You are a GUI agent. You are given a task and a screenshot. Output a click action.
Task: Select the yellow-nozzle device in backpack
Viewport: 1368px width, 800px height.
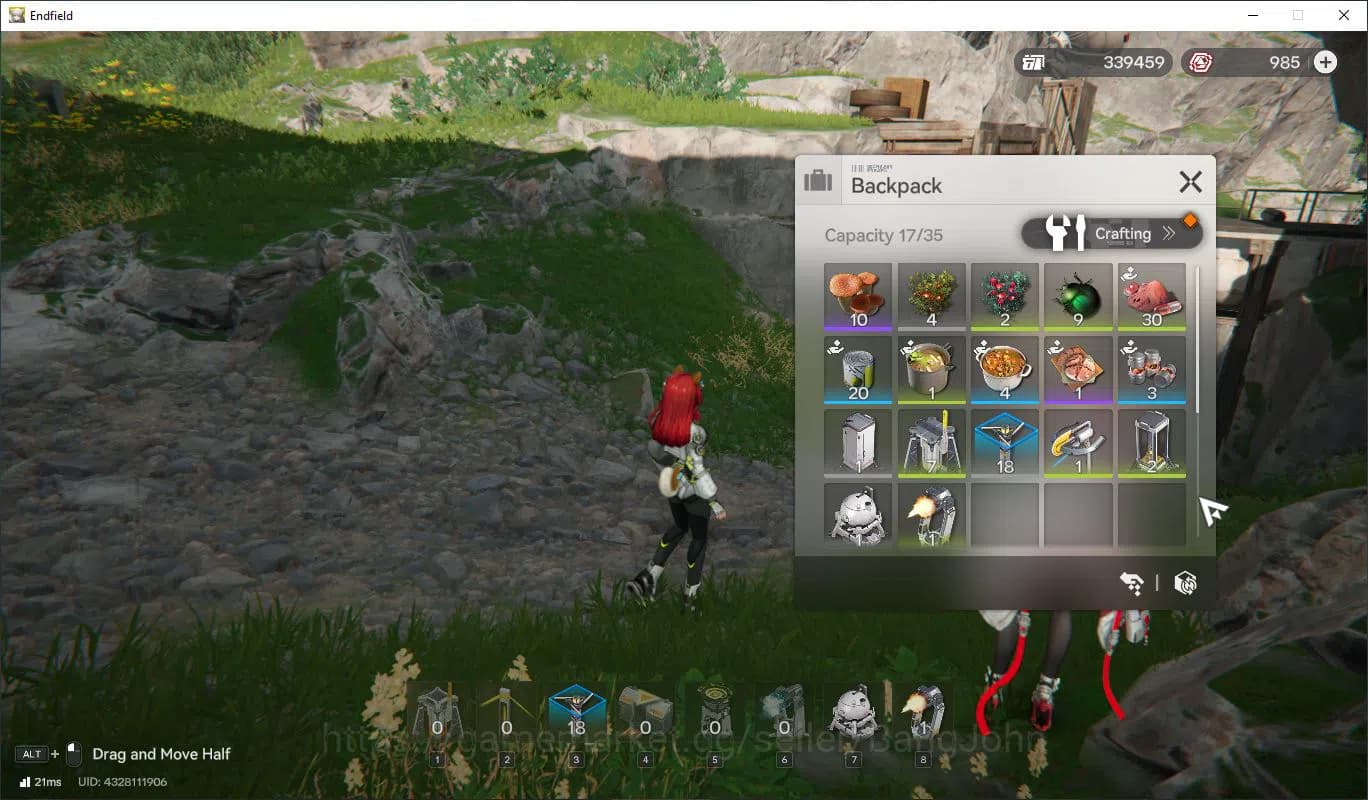(x=1078, y=442)
